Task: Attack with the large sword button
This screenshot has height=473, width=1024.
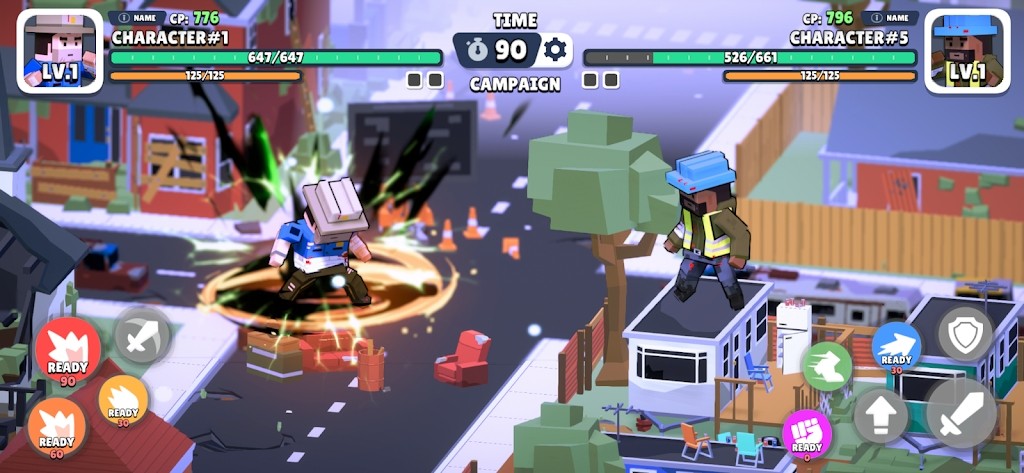Action: click(962, 413)
